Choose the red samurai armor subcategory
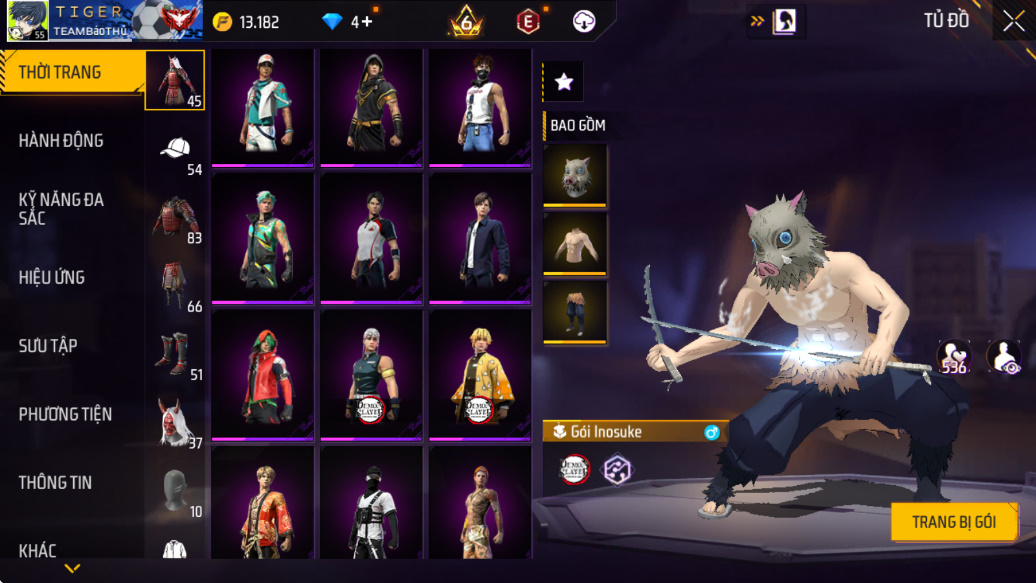This screenshot has width=1036, height=583. 175,79
